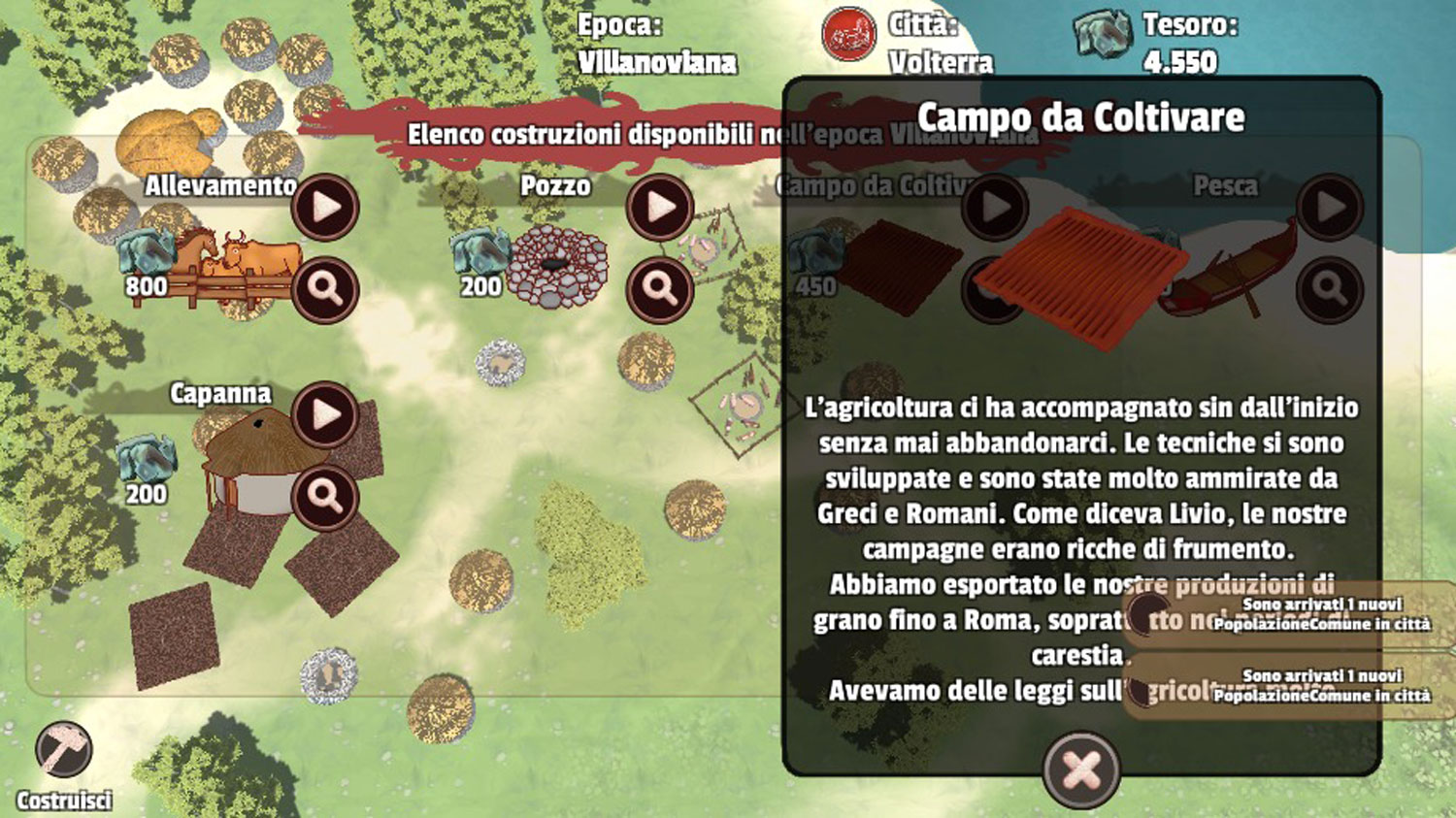Viewport: 1456px width, 818px height.
Task: Select Pesca using its arrow button
Action: pos(1330,207)
